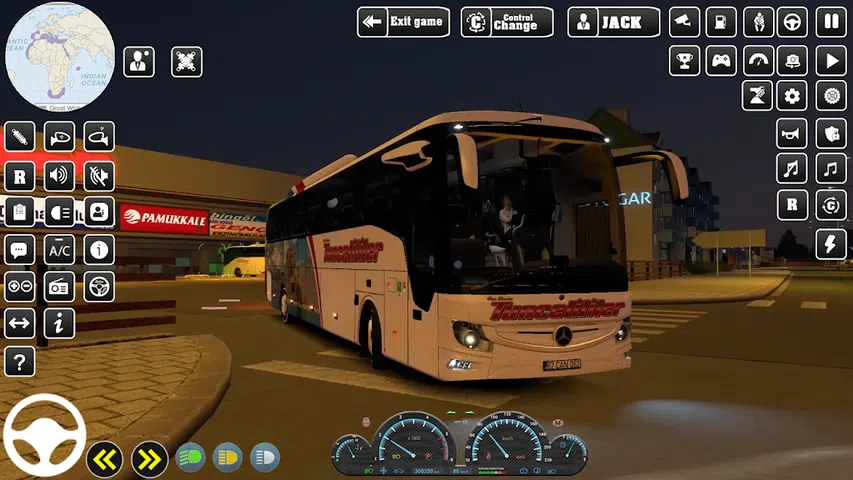Mute sound with the crossed speaker icon

[x=99, y=176]
